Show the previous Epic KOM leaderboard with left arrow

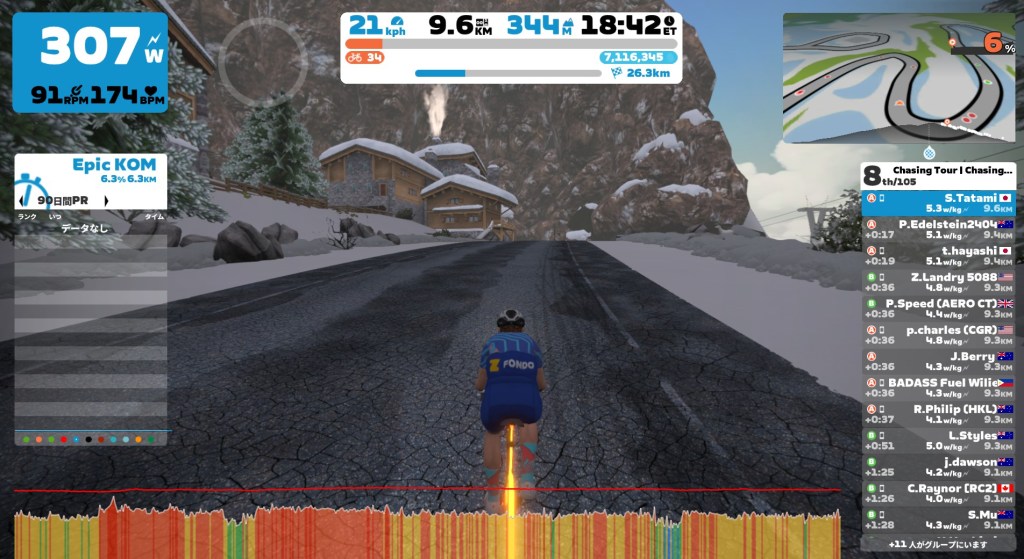pos(20,200)
